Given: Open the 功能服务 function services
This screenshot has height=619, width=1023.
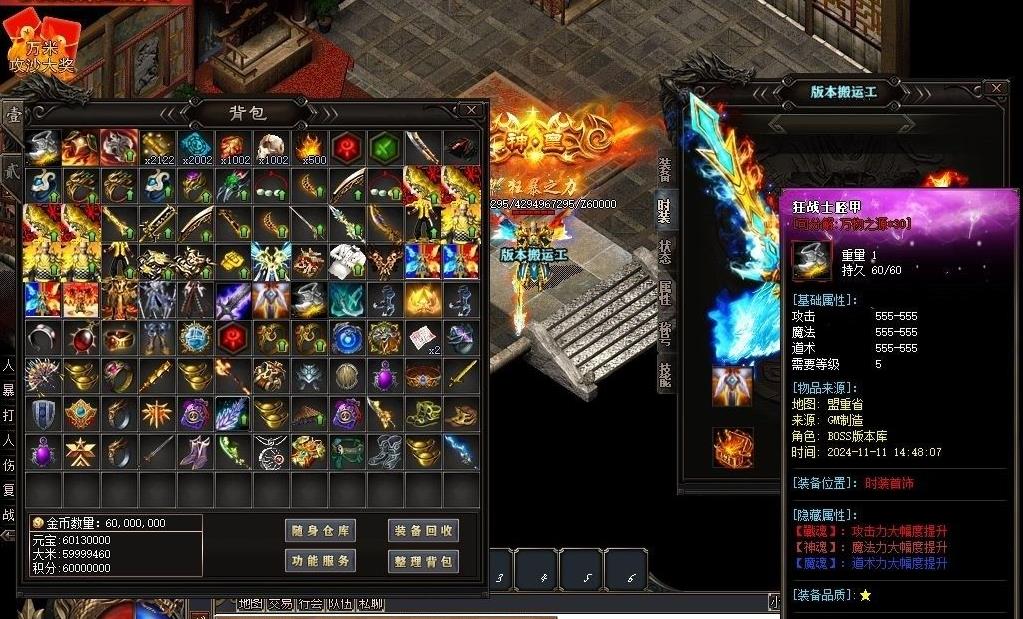Looking at the screenshot, I should point(320,561).
